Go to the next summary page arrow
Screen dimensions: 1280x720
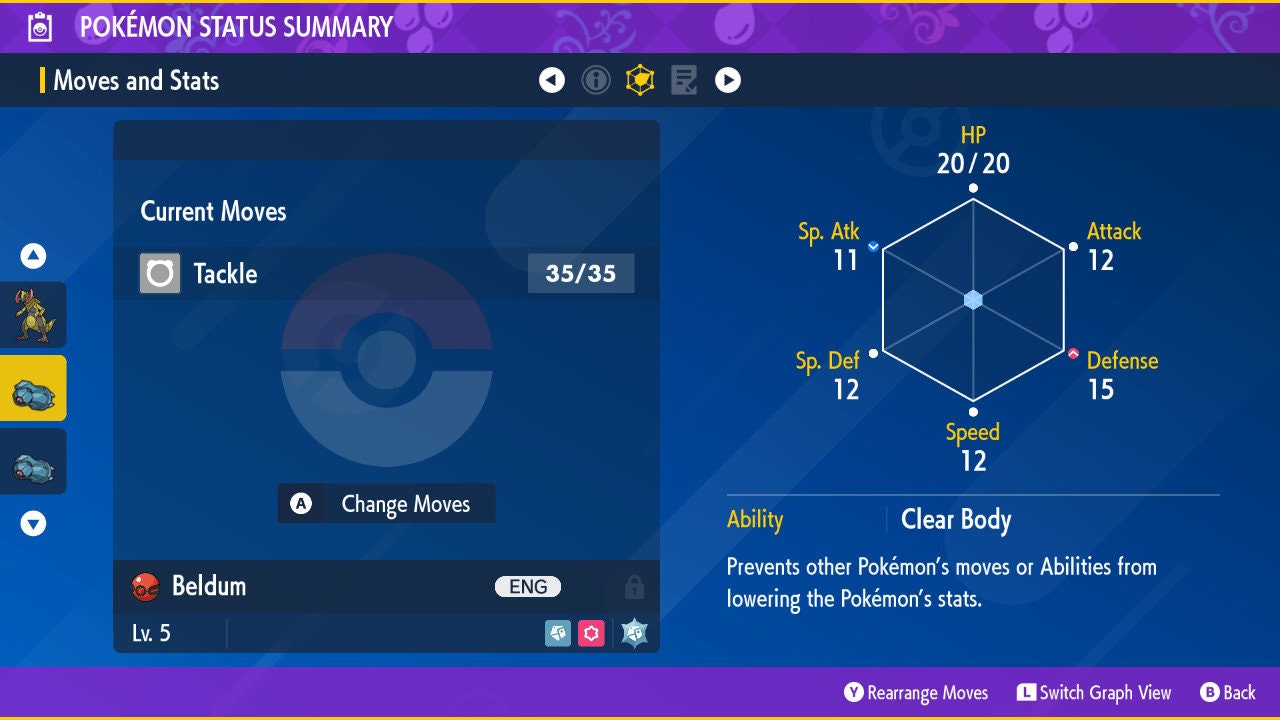tap(728, 80)
